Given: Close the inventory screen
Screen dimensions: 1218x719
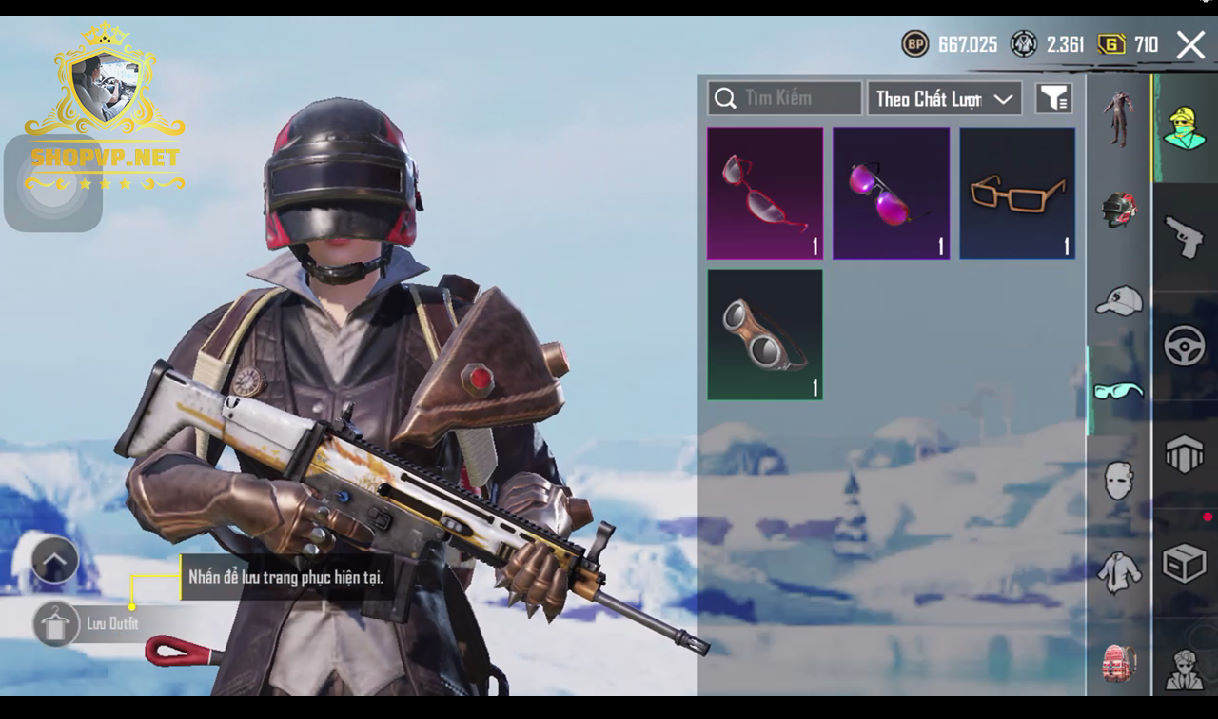Looking at the screenshot, I should [x=1190, y=45].
